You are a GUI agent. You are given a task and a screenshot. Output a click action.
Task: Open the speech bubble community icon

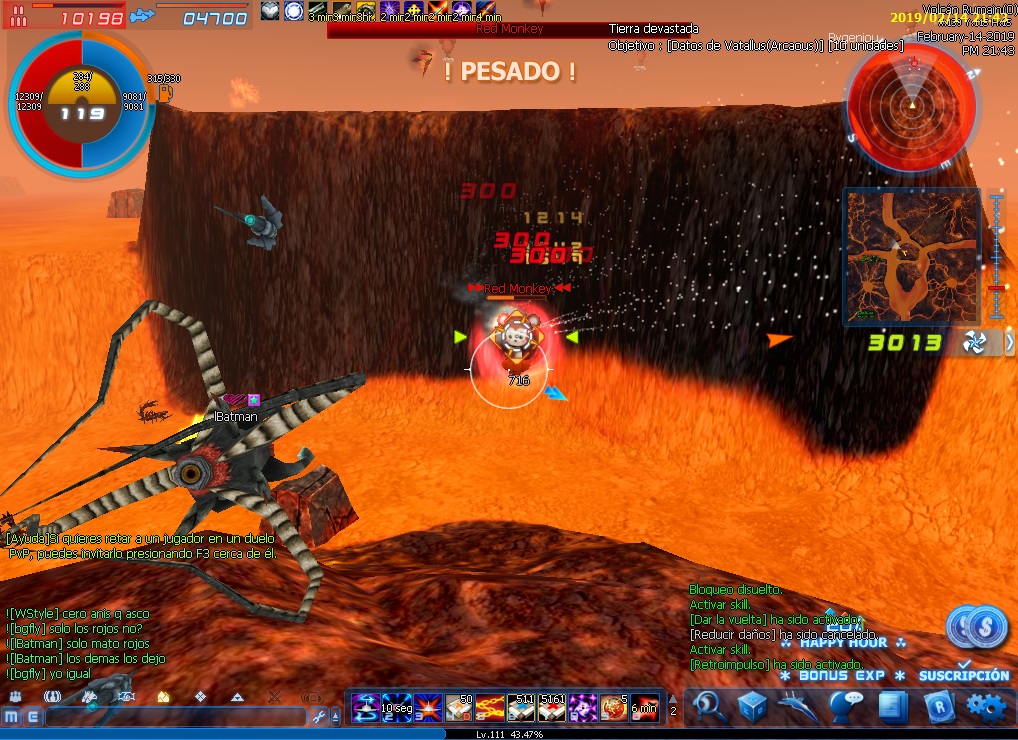(x=845, y=707)
